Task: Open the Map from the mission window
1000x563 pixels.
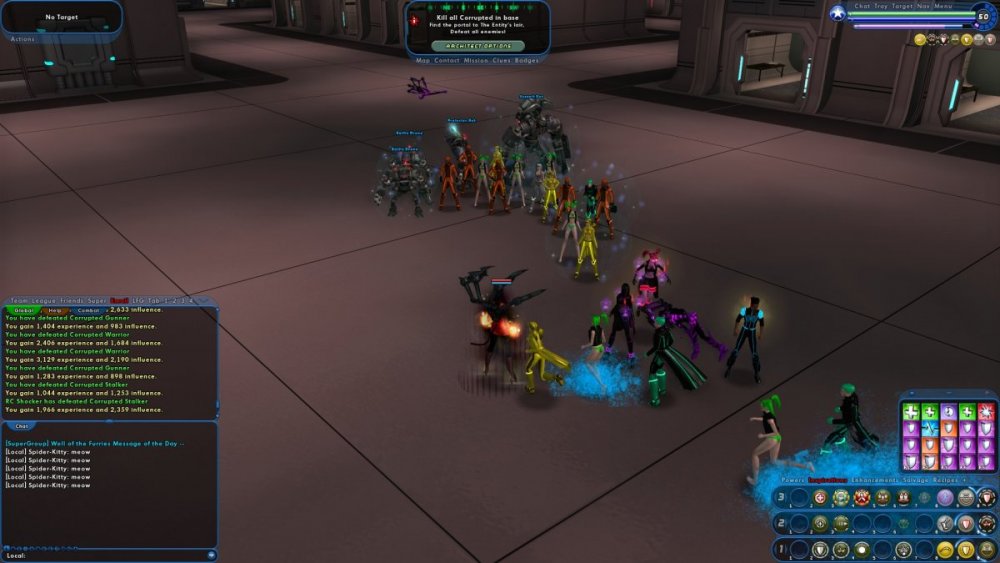Action: [x=423, y=60]
